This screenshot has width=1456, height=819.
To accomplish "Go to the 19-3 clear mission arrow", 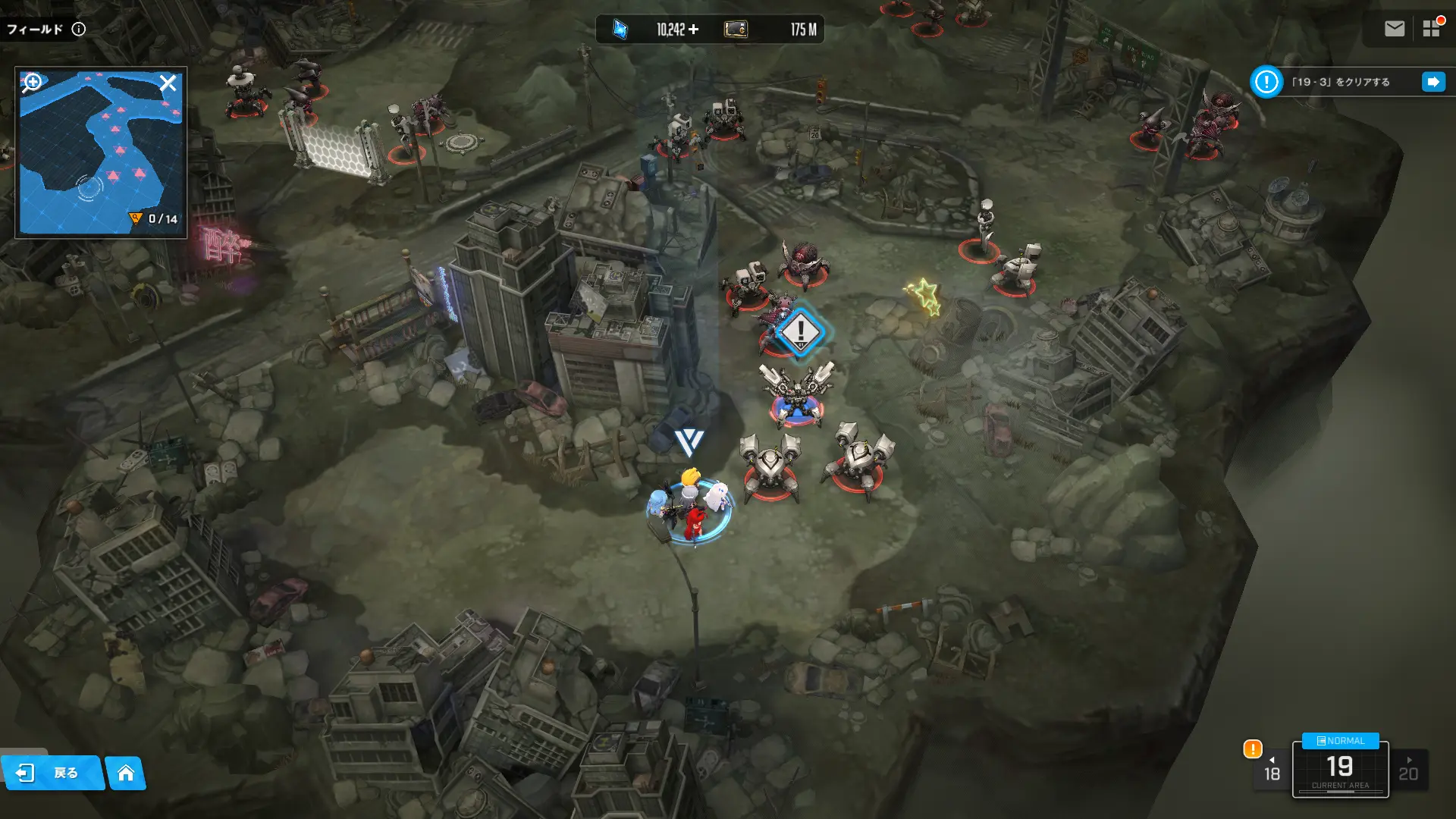I will click(x=1433, y=82).
